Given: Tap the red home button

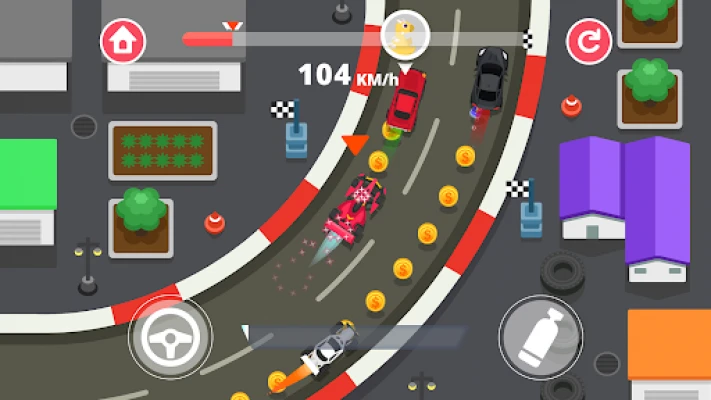Looking at the screenshot, I should pyautogui.click(x=123, y=41).
